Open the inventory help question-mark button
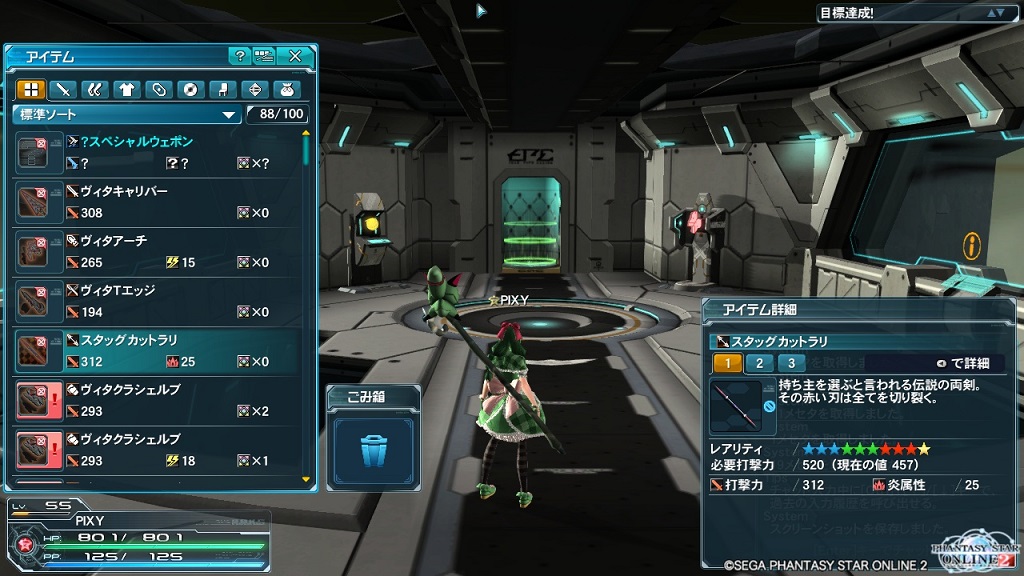The width and height of the screenshot is (1024, 576). [x=239, y=57]
